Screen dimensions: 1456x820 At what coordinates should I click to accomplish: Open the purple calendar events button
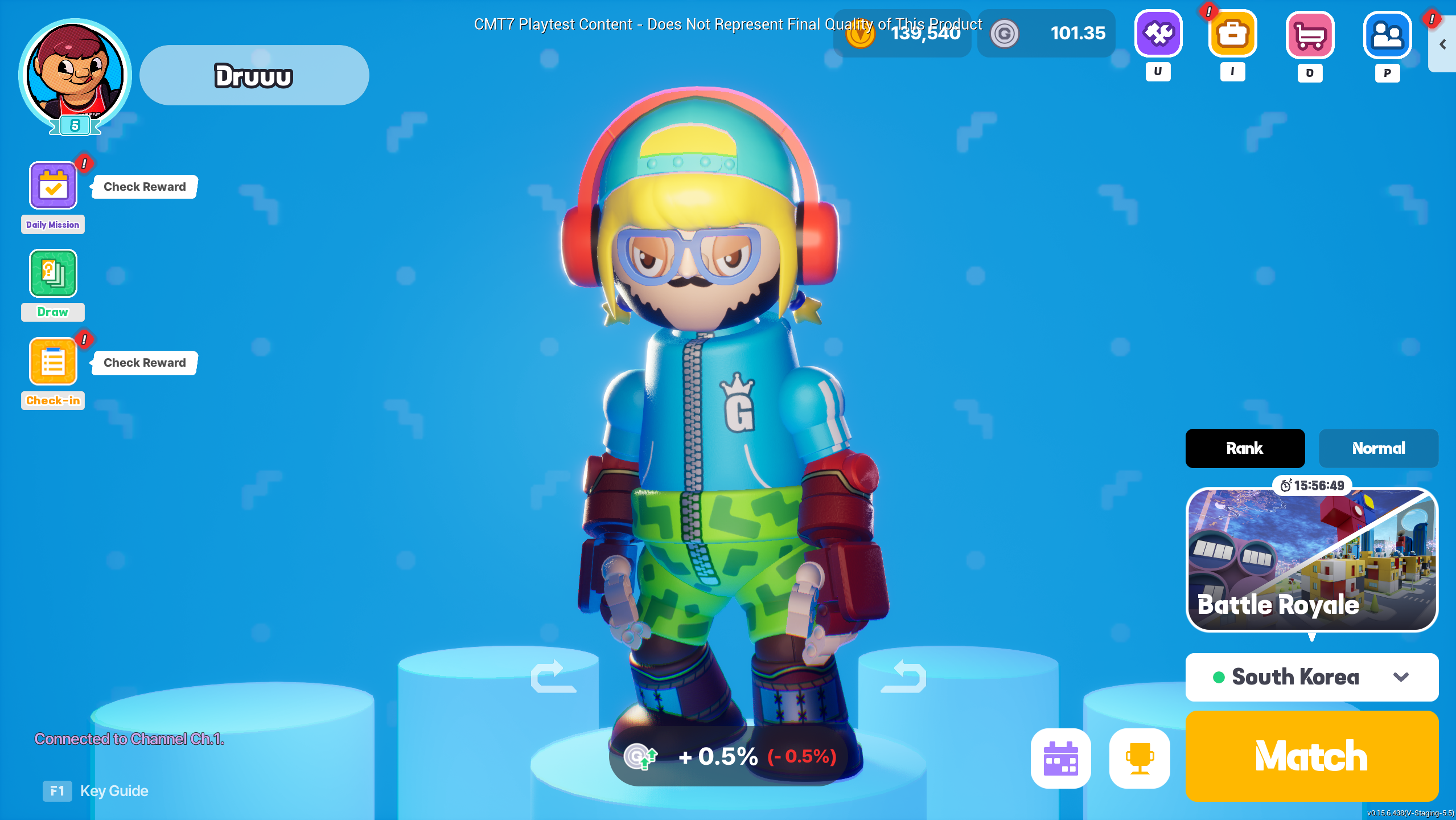(1061, 758)
